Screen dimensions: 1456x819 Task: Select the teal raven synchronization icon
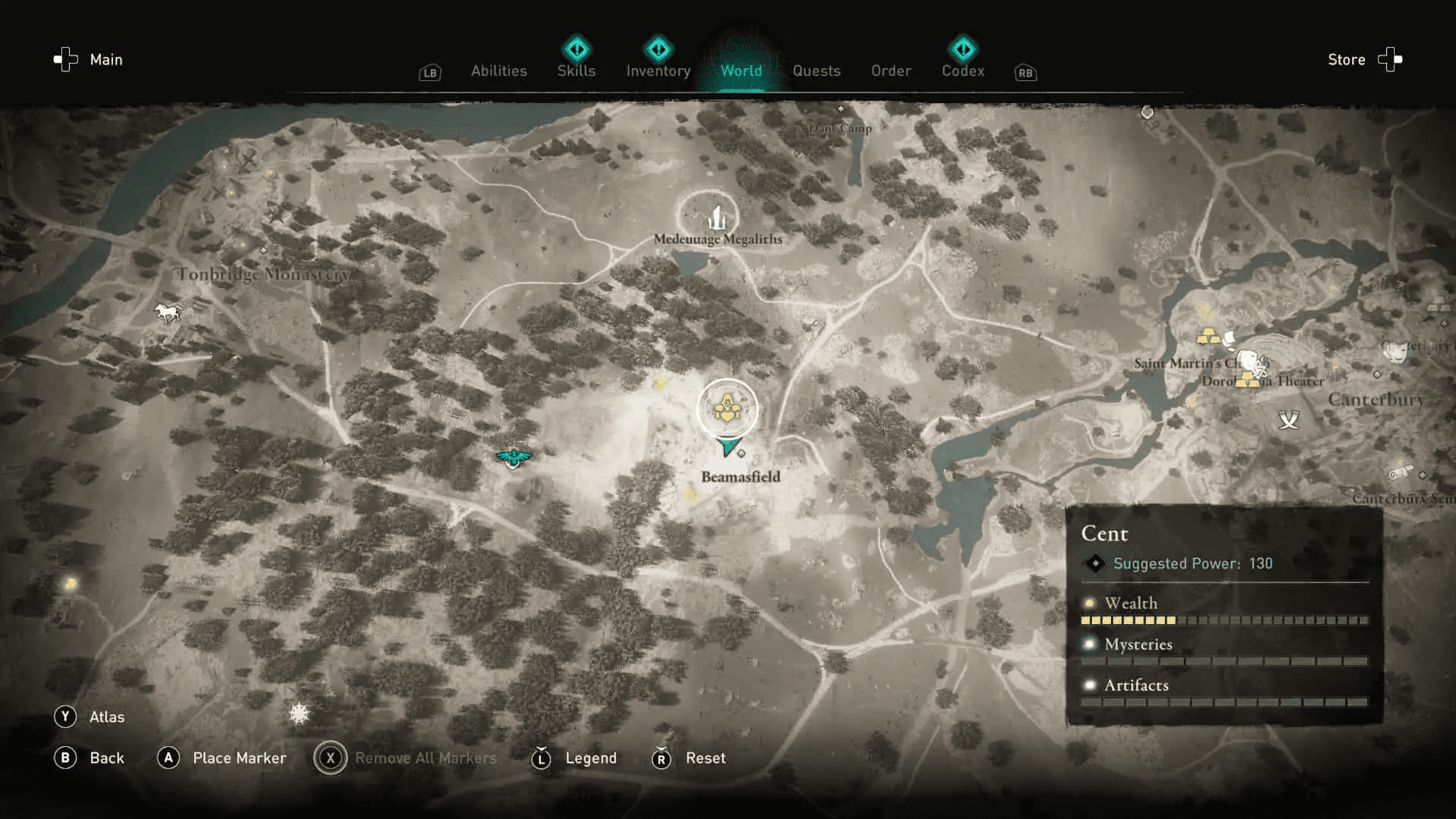pos(514,456)
